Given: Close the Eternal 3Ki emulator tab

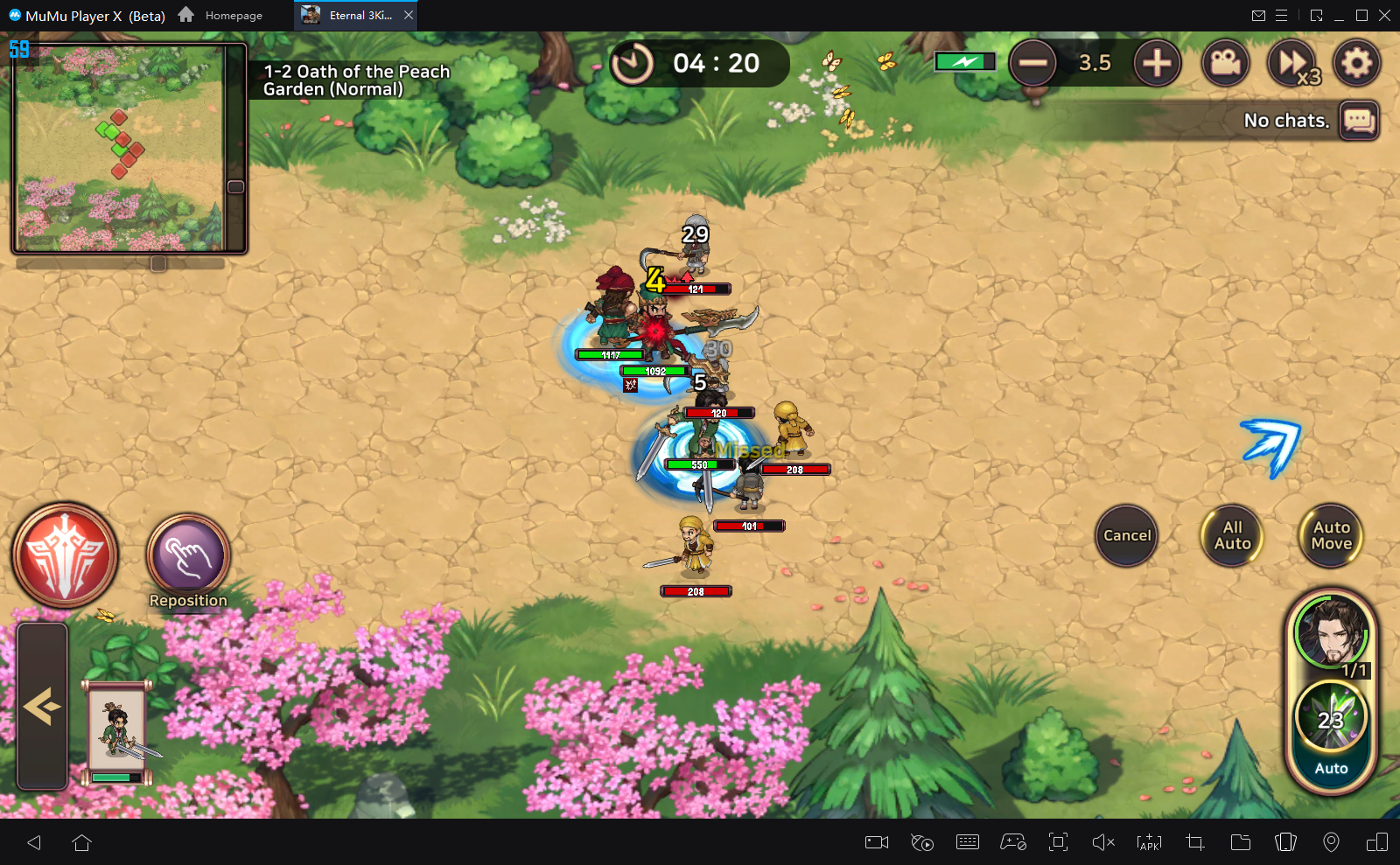Looking at the screenshot, I should pyautogui.click(x=409, y=15).
